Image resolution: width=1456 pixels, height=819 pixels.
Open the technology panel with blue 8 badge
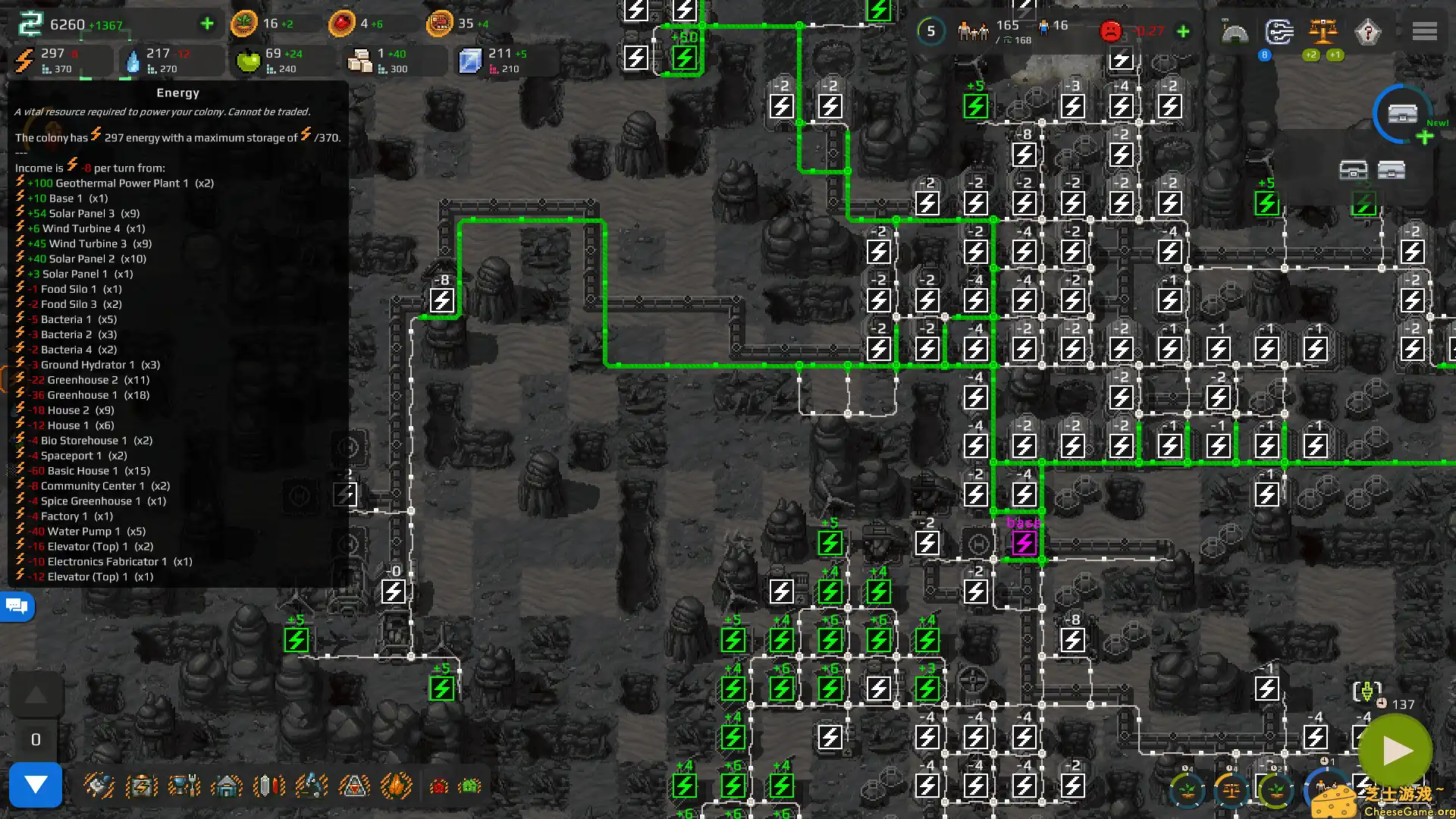click(x=1279, y=32)
